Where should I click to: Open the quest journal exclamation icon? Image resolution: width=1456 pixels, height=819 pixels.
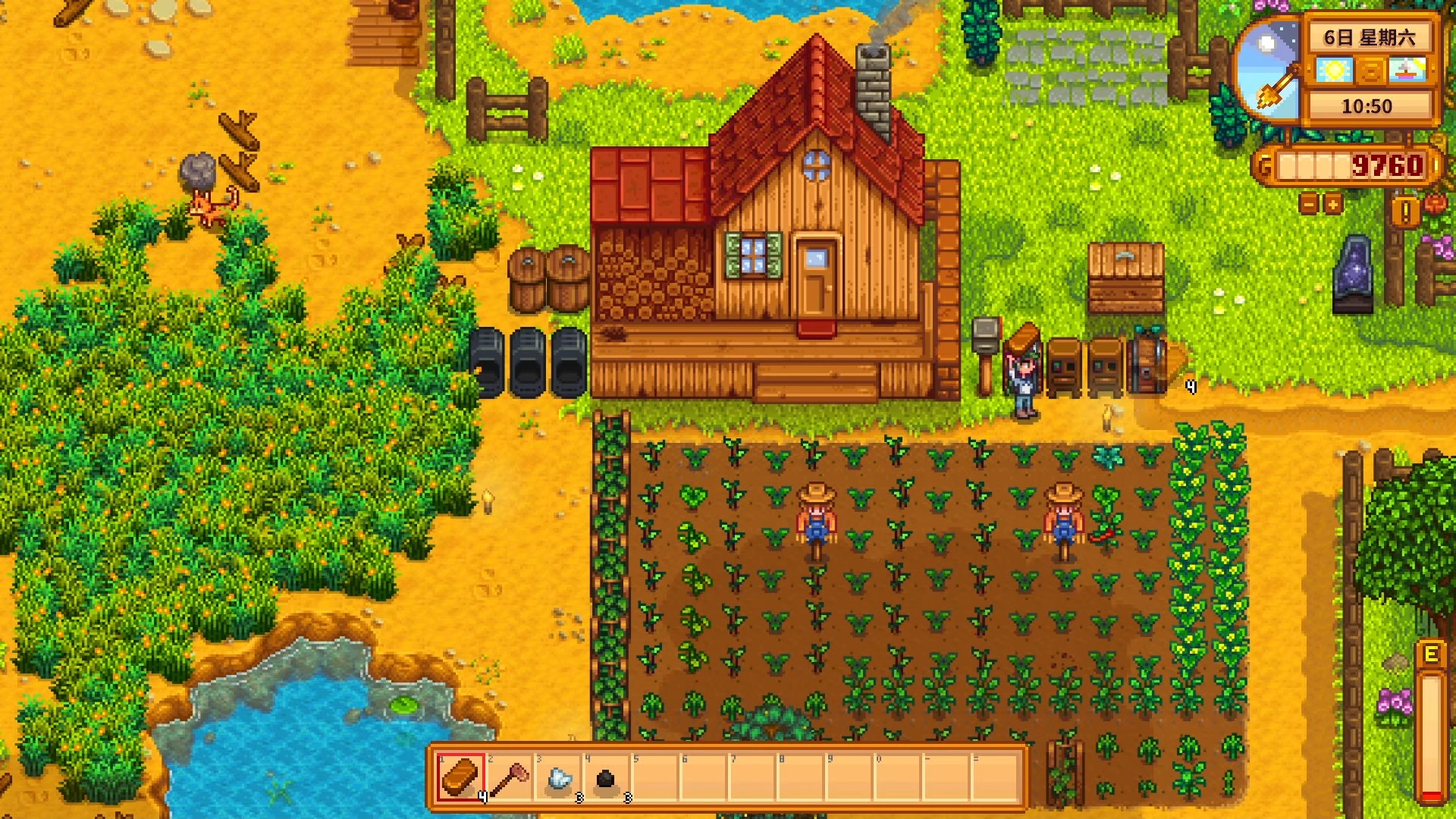click(x=1405, y=212)
